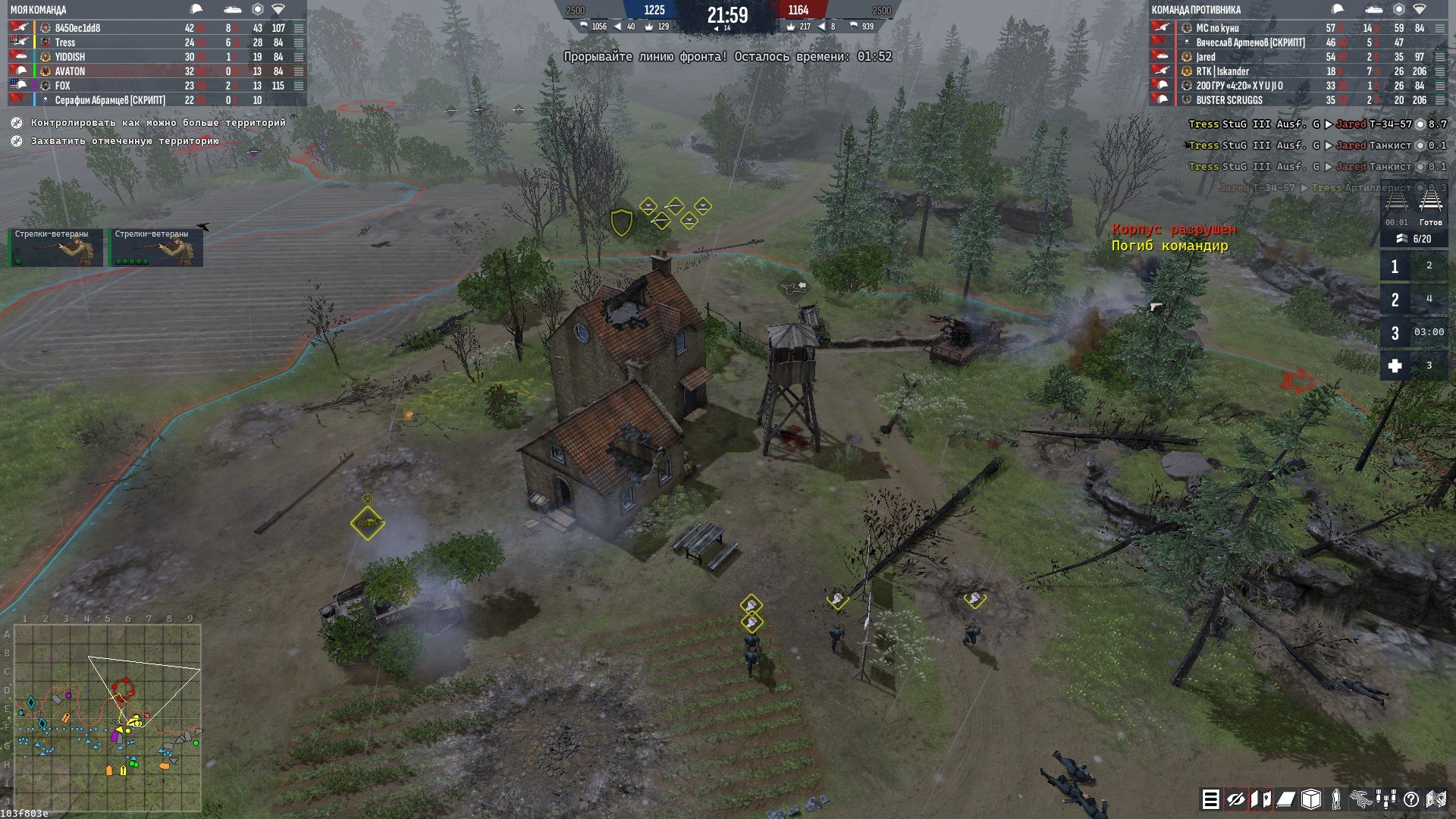Click the white cube icon

tap(1310, 799)
